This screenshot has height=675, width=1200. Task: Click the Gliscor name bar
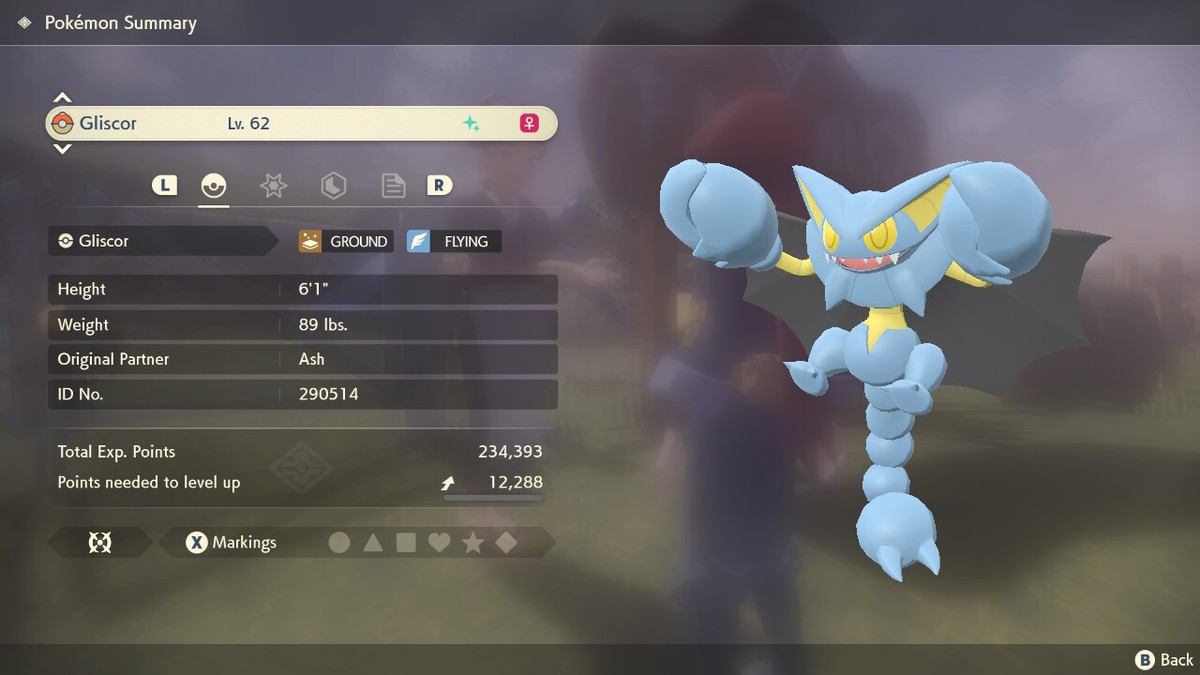(x=300, y=124)
